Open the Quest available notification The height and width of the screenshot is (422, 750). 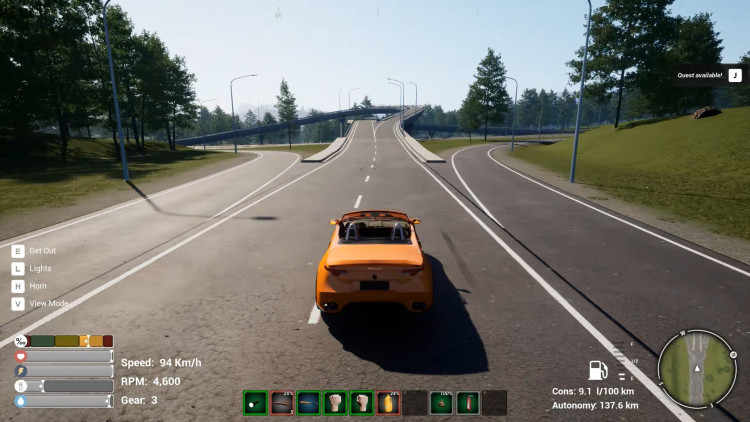(707, 74)
